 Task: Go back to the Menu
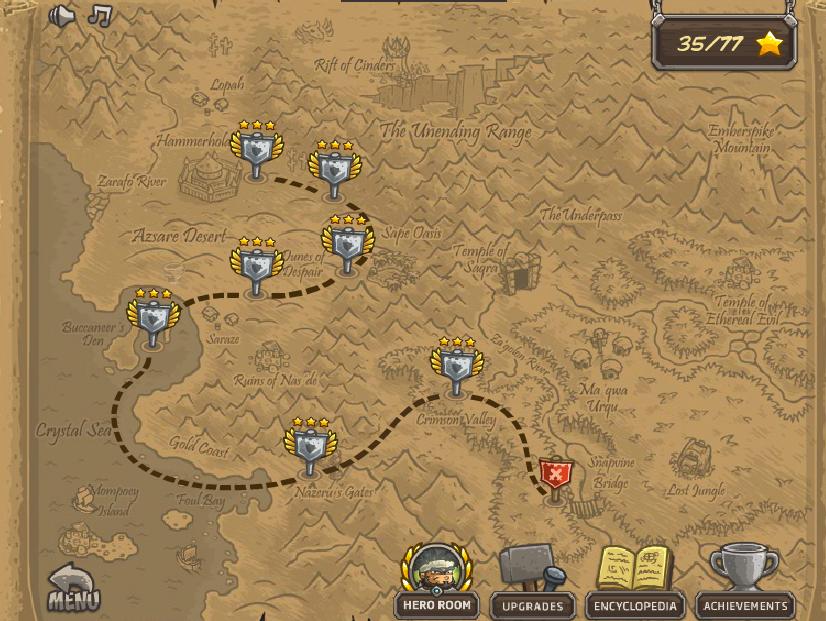(x=73, y=589)
